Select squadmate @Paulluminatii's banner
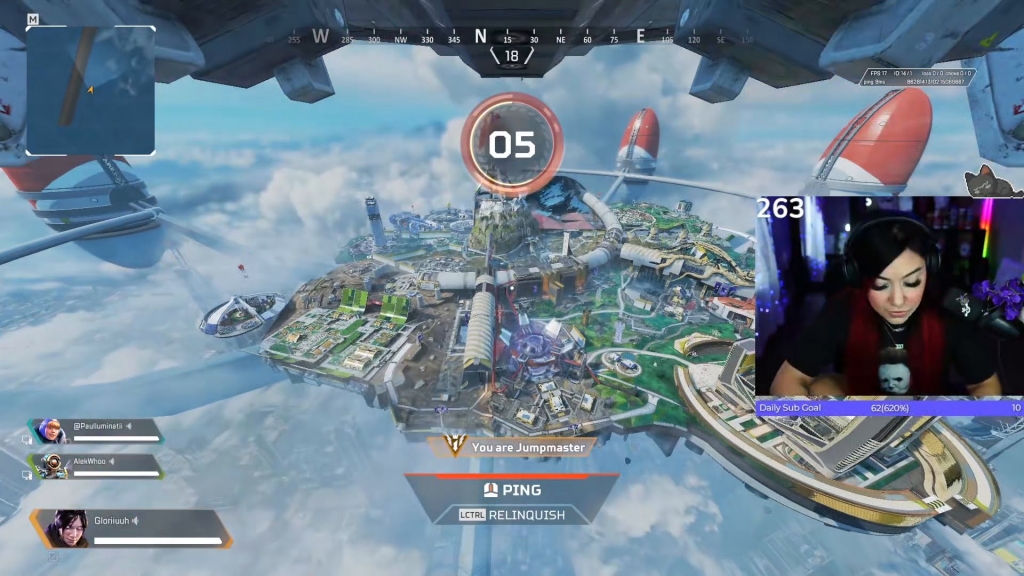 click(98, 431)
